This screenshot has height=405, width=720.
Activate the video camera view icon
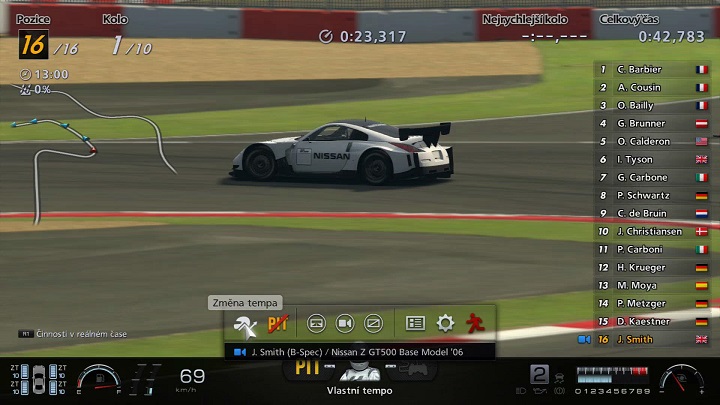pos(345,323)
